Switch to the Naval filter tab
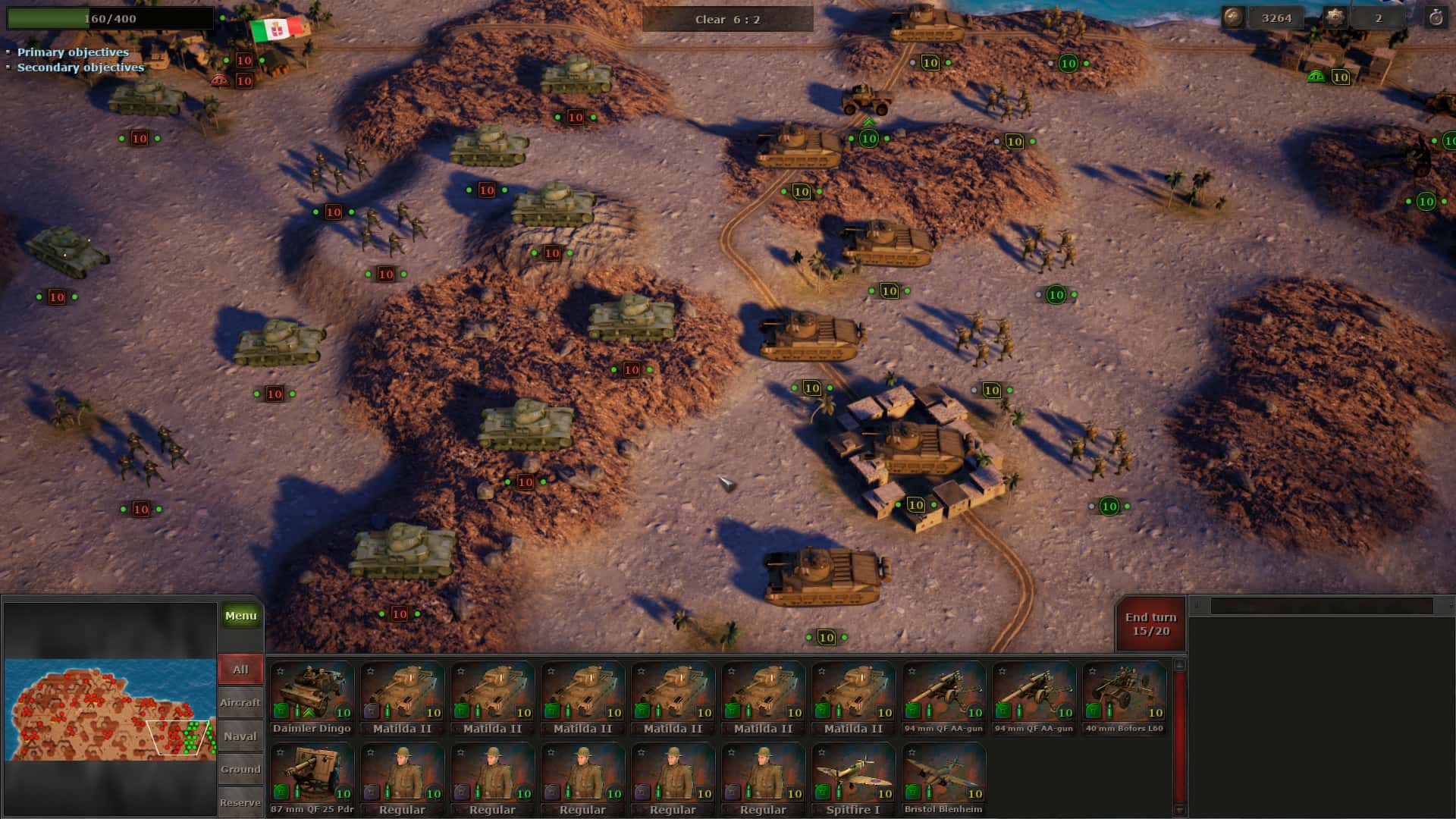 coord(240,736)
